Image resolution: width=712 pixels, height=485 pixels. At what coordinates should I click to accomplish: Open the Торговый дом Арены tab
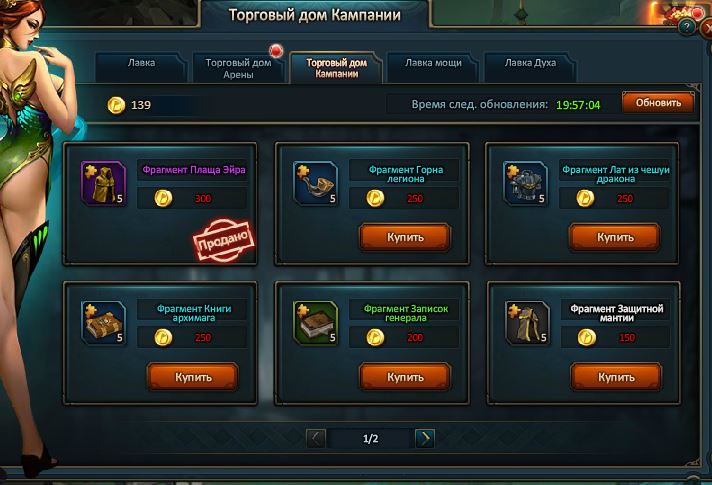[x=237, y=67]
